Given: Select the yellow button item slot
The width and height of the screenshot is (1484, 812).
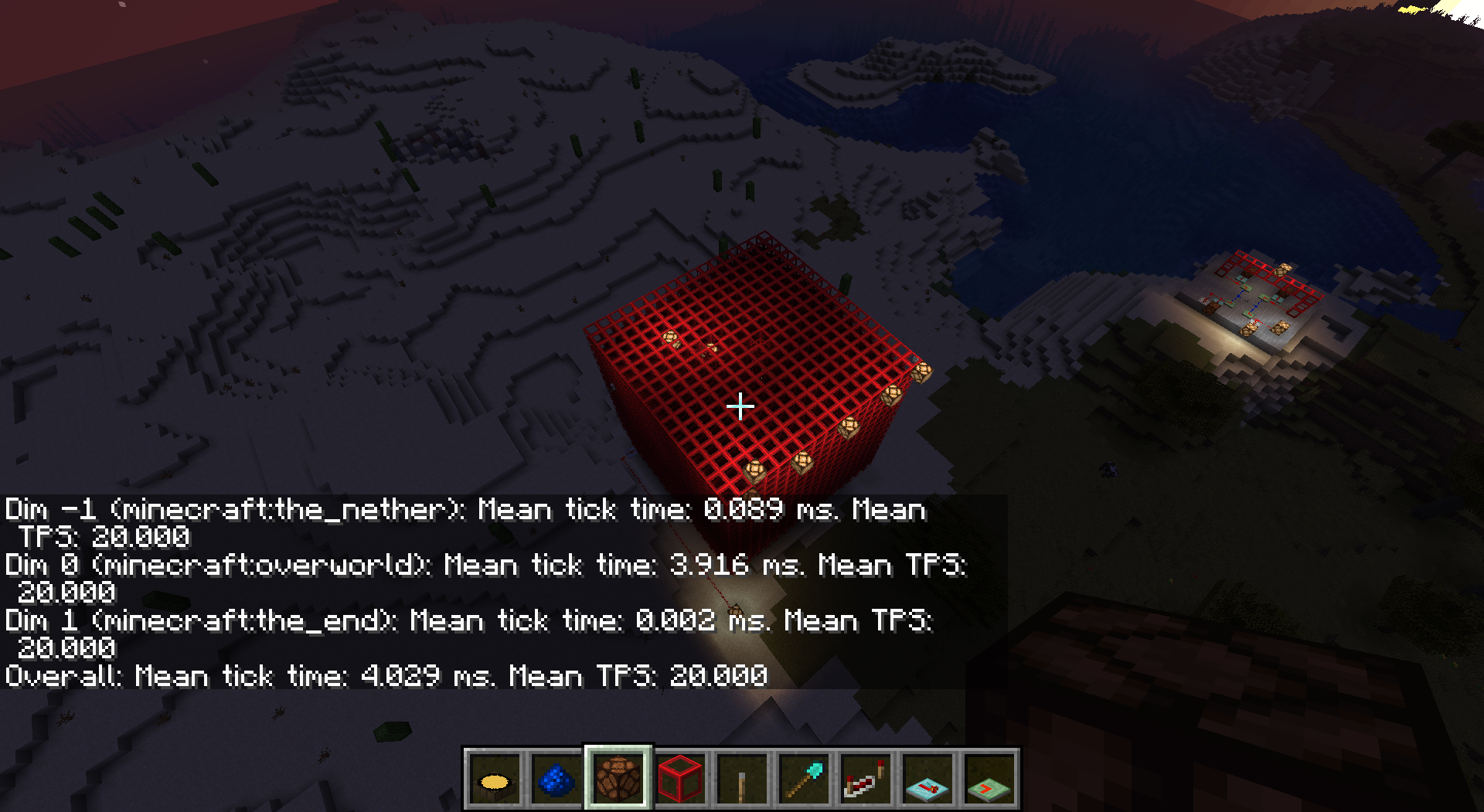Looking at the screenshot, I should point(495,780).
